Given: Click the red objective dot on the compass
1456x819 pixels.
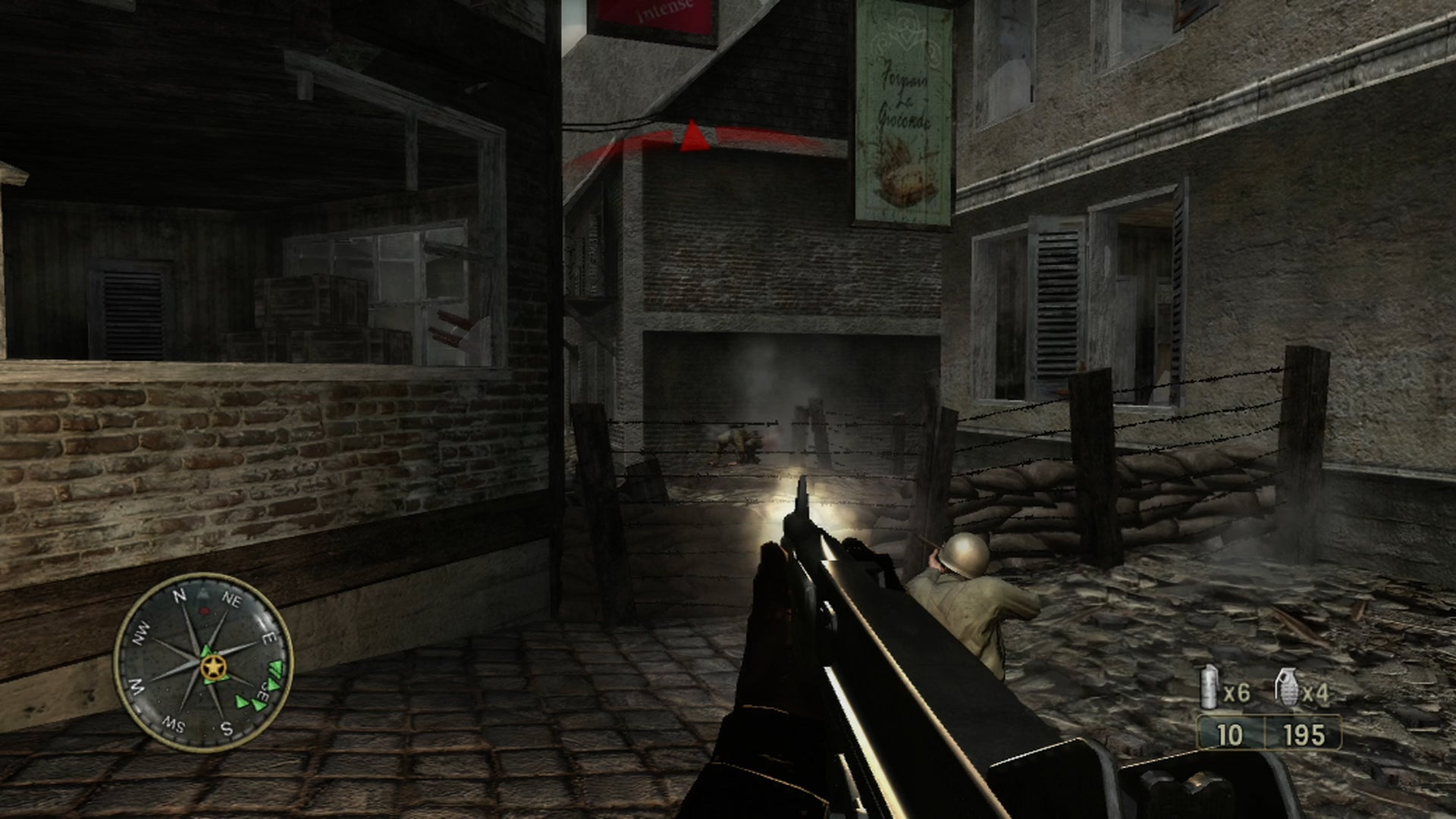Looking at the screenshot, I should coord(203,611).
